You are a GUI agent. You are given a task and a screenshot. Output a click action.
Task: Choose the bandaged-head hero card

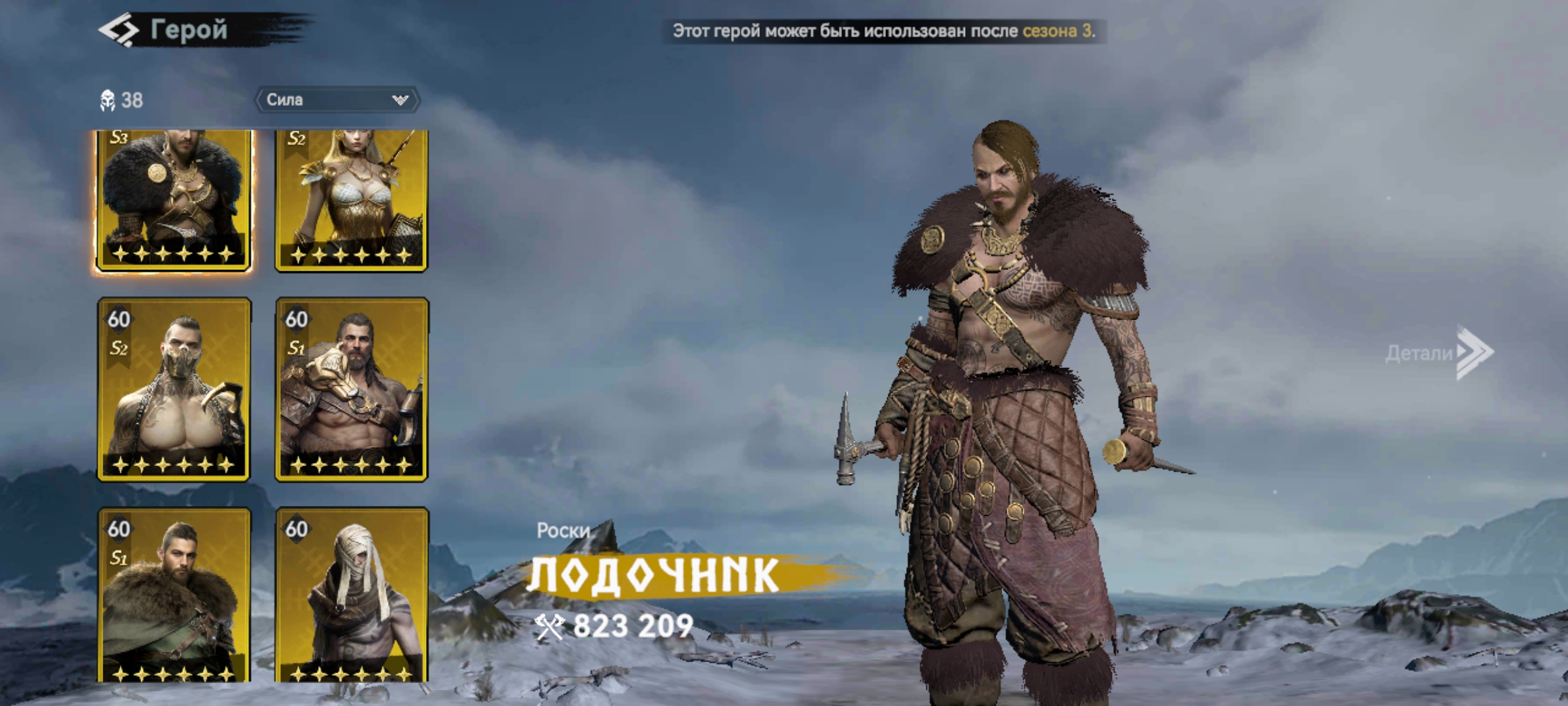351,595
